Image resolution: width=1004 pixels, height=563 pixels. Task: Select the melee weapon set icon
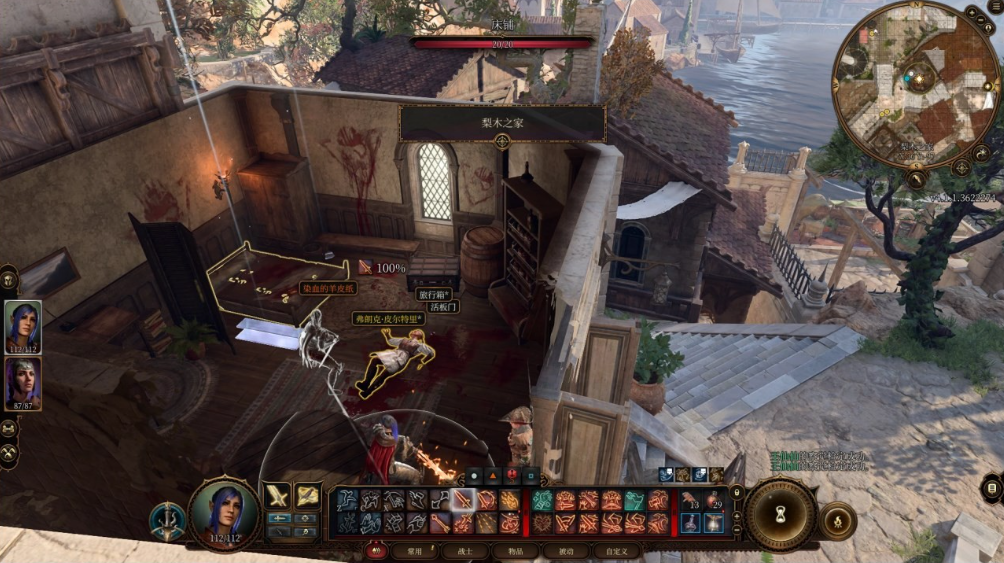pyautogui.click(x=276, y=496)
